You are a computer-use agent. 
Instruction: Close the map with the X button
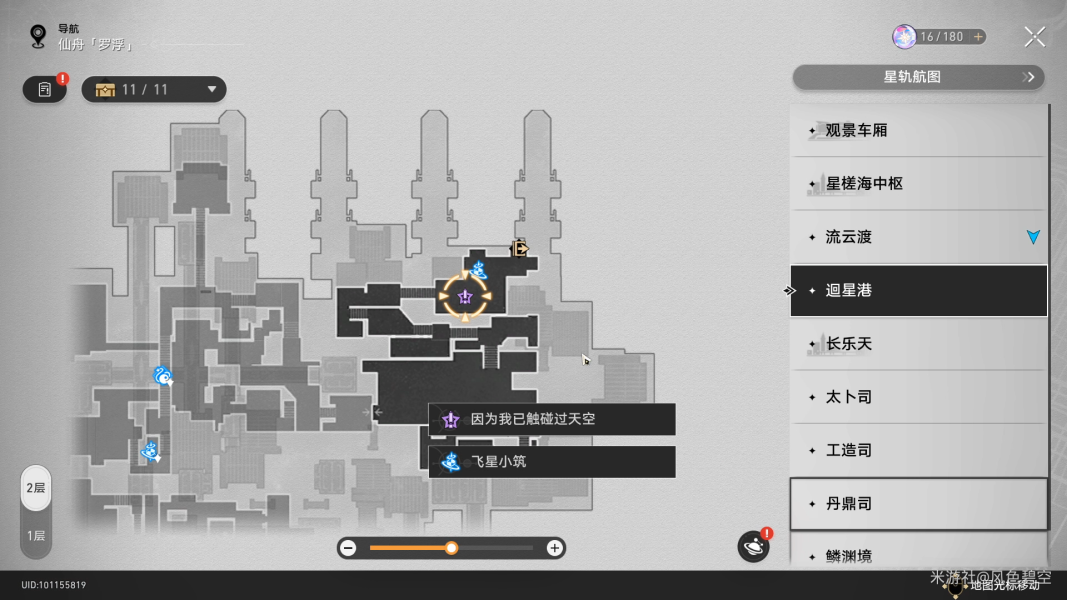pos(1034,37)
